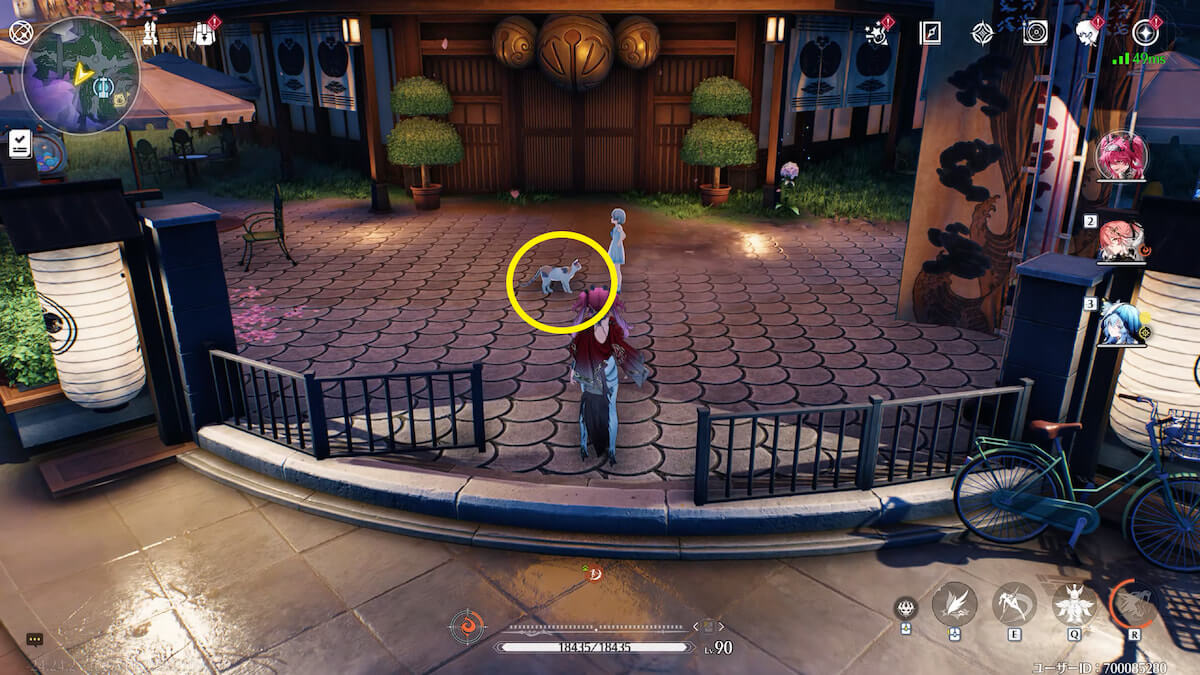
Task: Activate the R resonance liberation icon
Action: [x=1134, y=603]
